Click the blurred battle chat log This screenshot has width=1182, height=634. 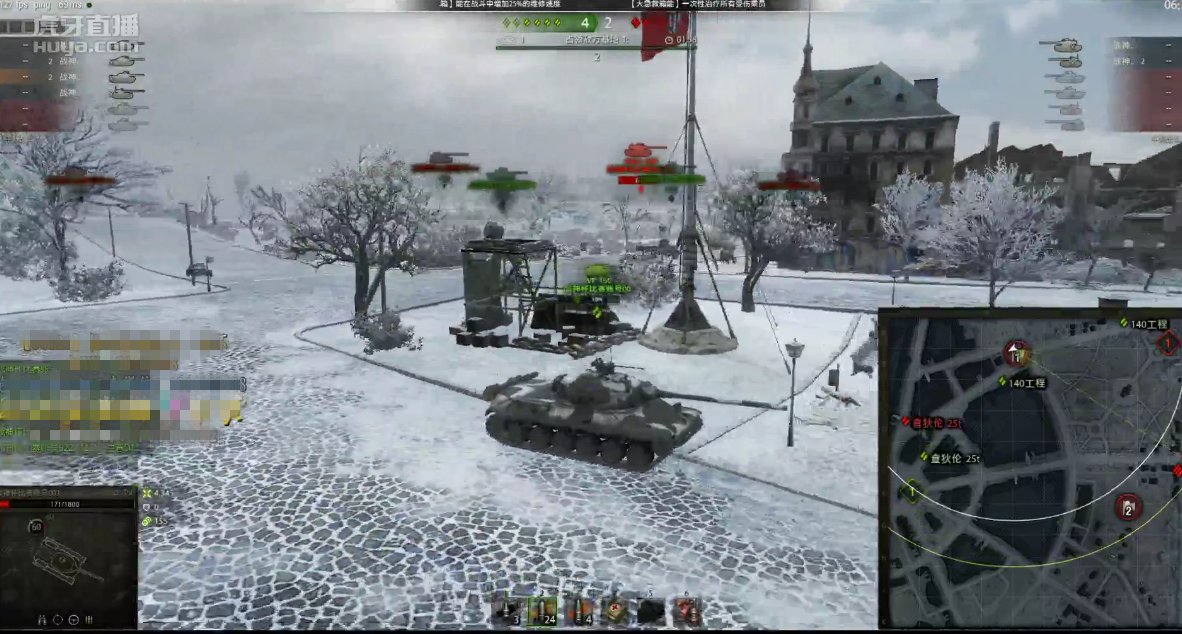coord(120,390)
